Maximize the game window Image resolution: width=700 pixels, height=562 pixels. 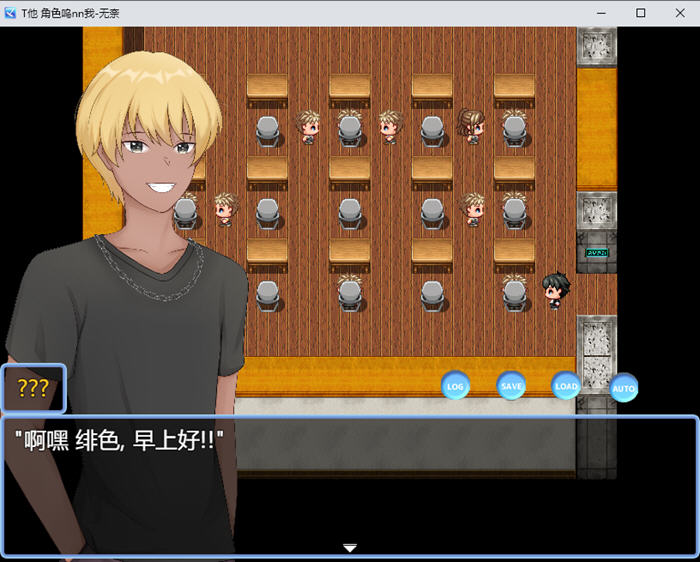click(641, 13)
